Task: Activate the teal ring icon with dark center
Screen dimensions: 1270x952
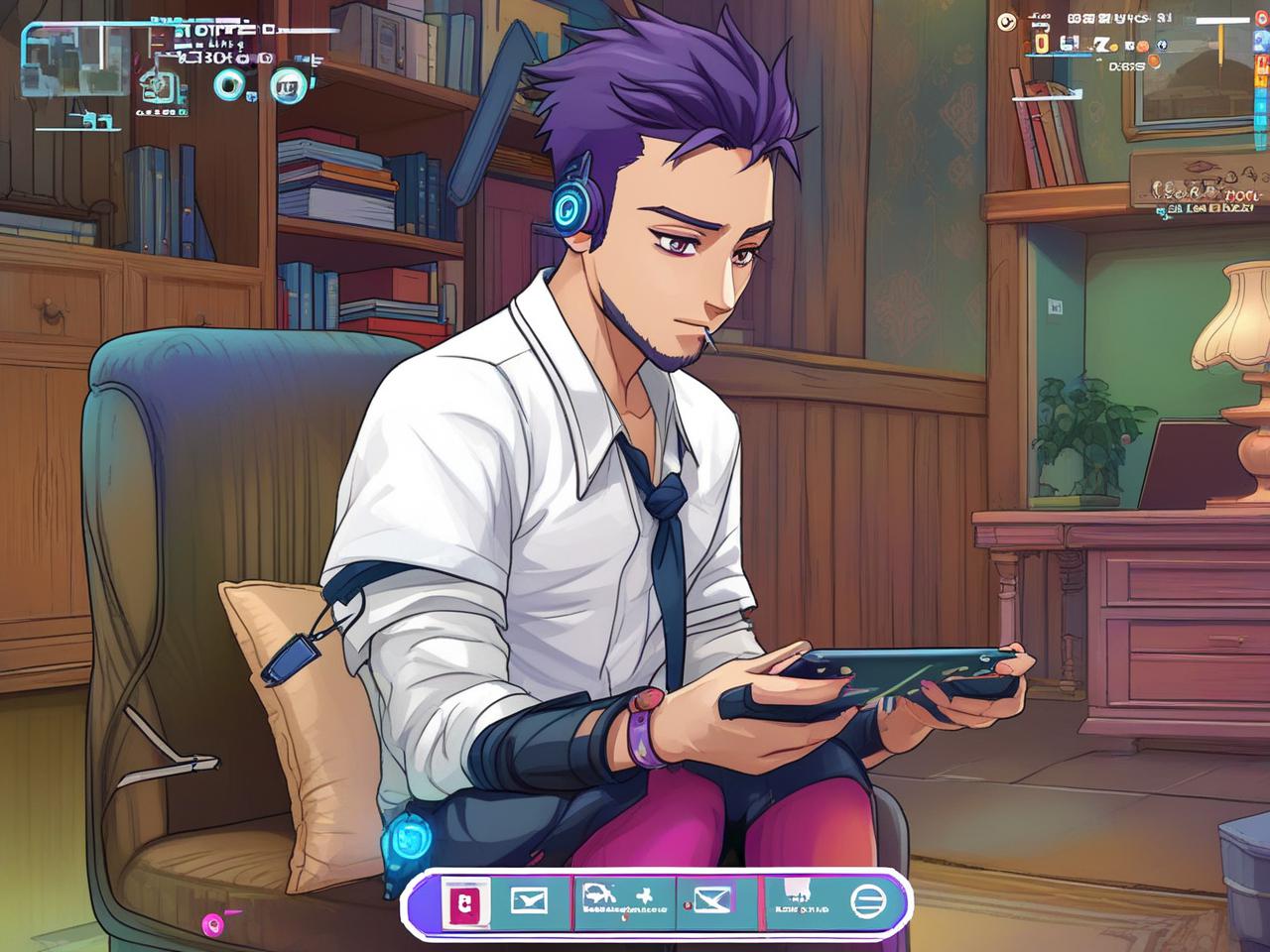Action: [x=230, y=85]
